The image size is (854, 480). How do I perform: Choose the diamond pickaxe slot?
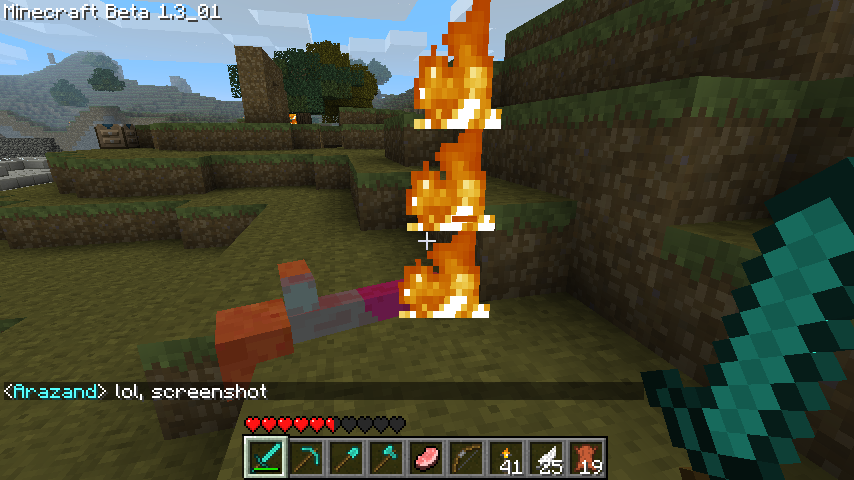tap(305, 458)
